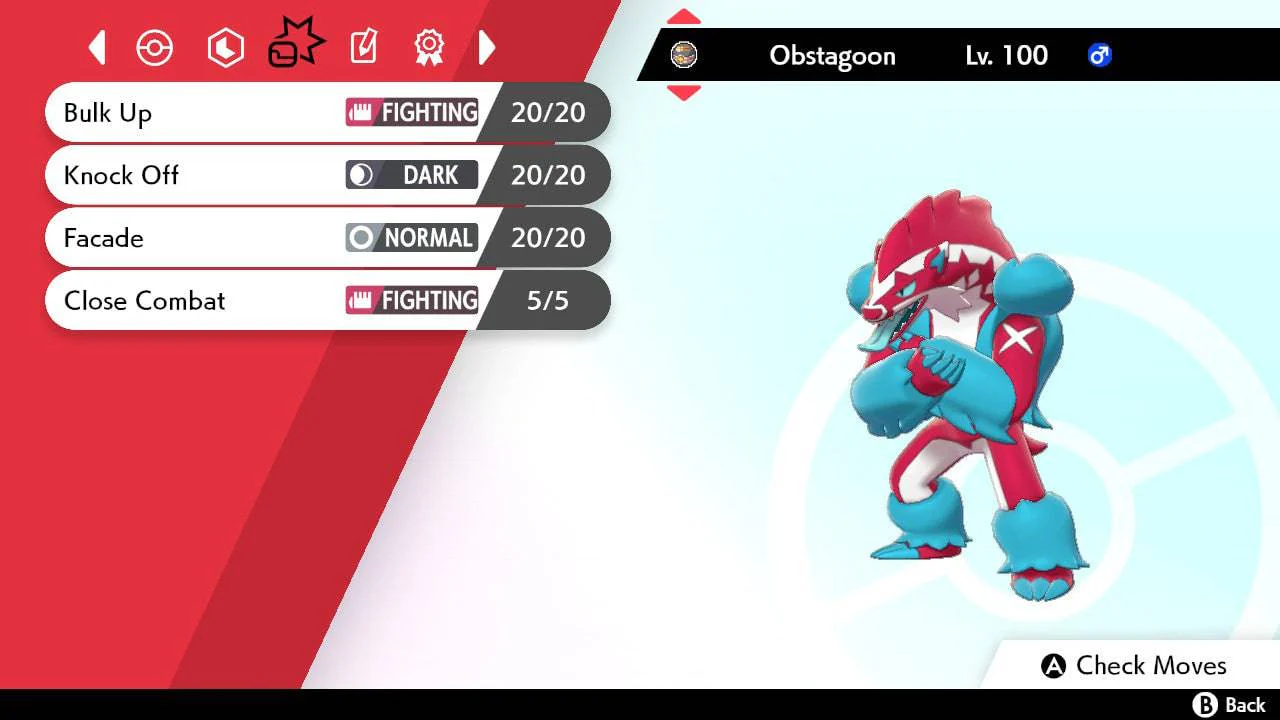This screenshot has width=1280, height=720.
Task: Switch to the ribbons tab
Action: (429, 47)
